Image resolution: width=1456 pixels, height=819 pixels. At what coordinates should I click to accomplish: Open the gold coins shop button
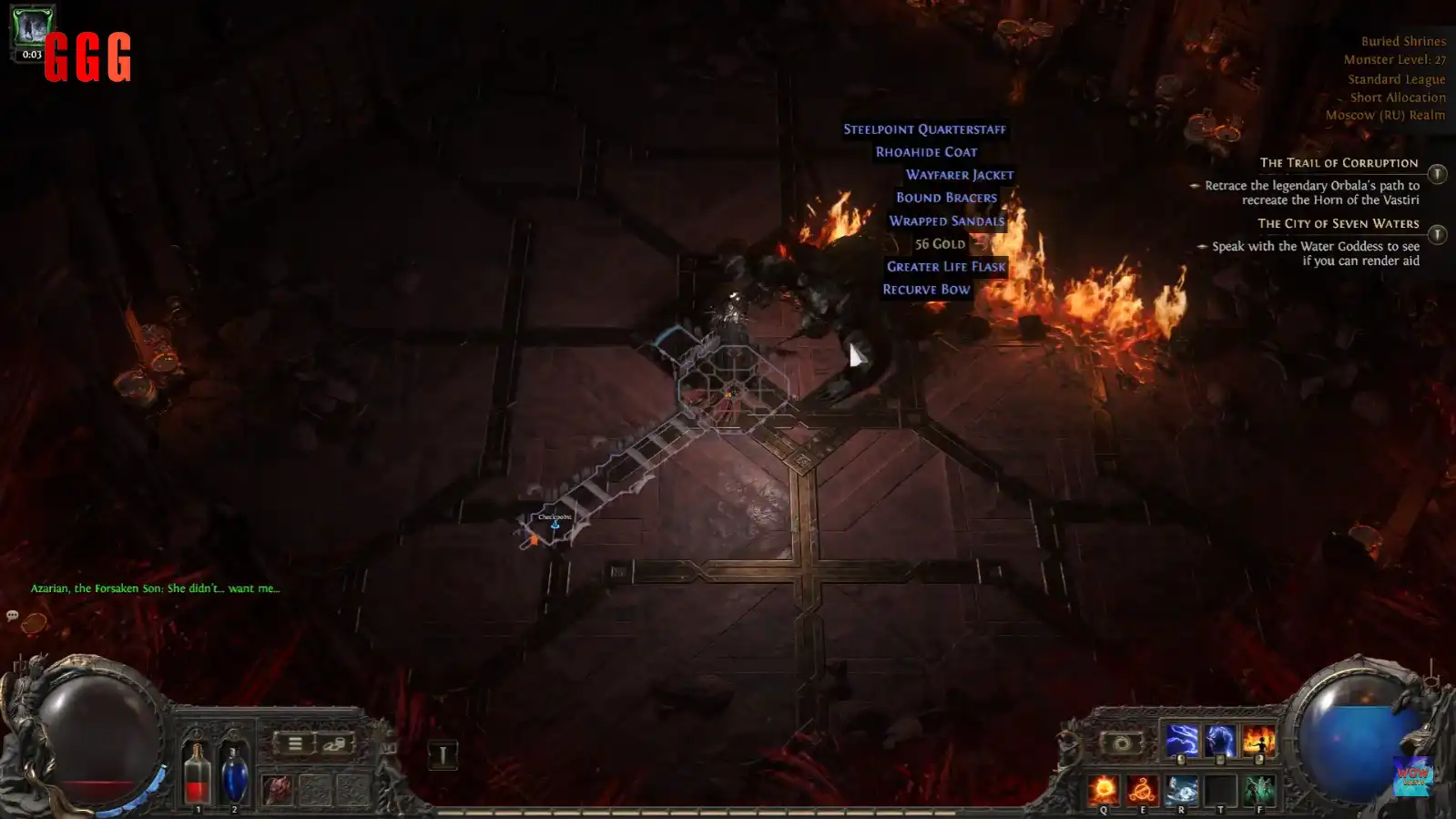tap(334, 744)
